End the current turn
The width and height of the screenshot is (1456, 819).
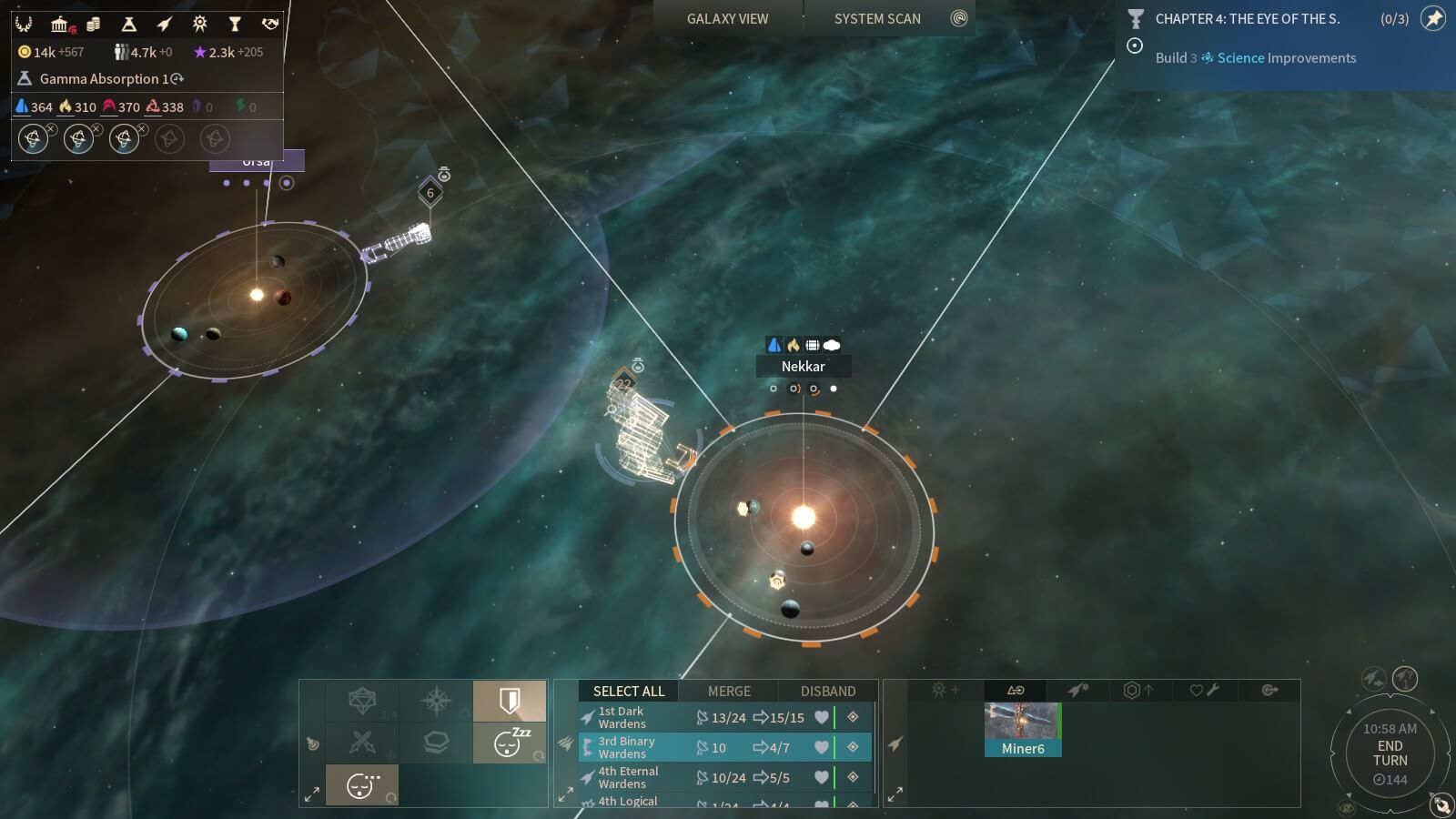click(1390, 753)
